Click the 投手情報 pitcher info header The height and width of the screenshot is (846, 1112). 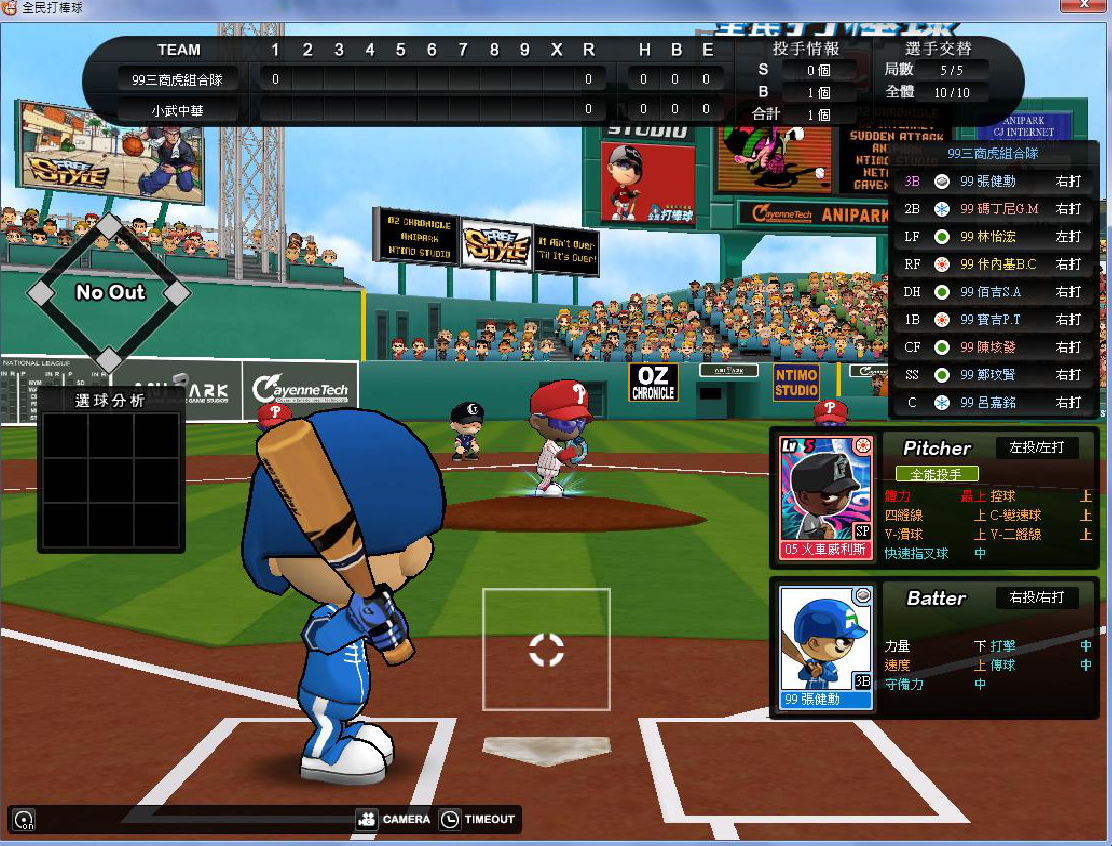point(805,48)
